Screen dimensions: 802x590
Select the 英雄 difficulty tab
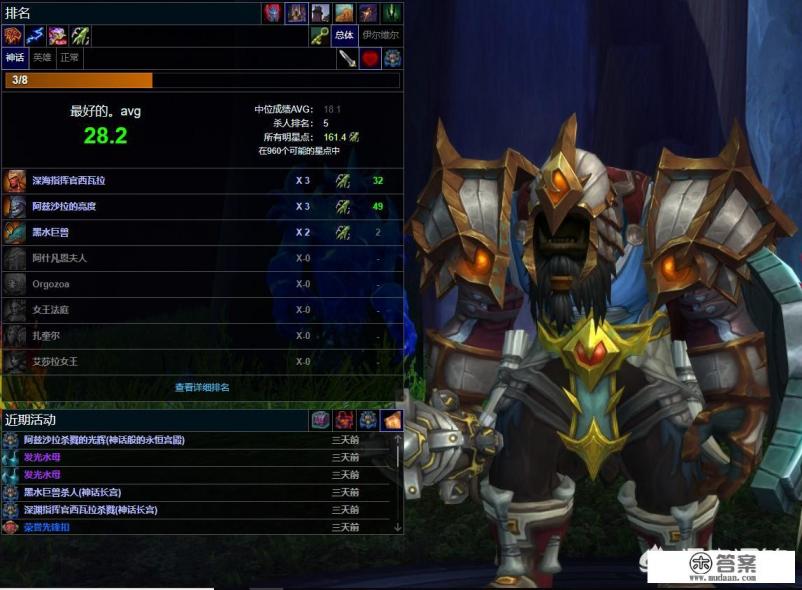[x=42, y=58]
